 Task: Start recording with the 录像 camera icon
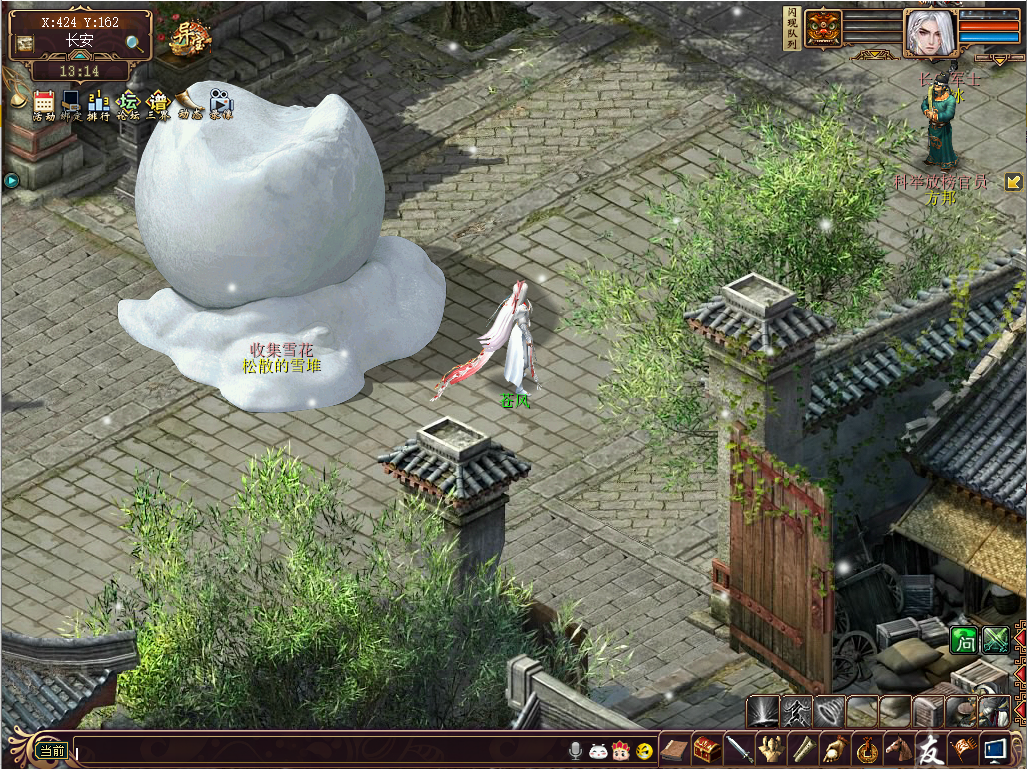point(220,104)
